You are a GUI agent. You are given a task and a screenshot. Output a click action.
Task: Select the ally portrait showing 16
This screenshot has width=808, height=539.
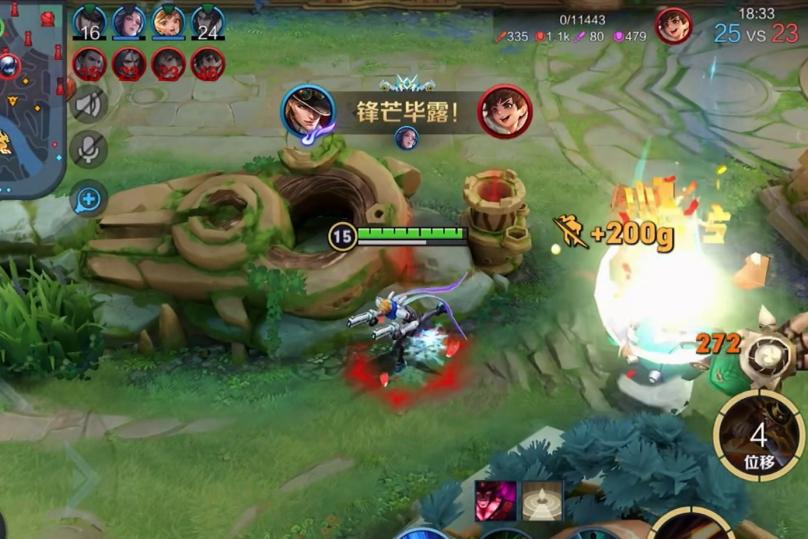(x=90, y=23)
